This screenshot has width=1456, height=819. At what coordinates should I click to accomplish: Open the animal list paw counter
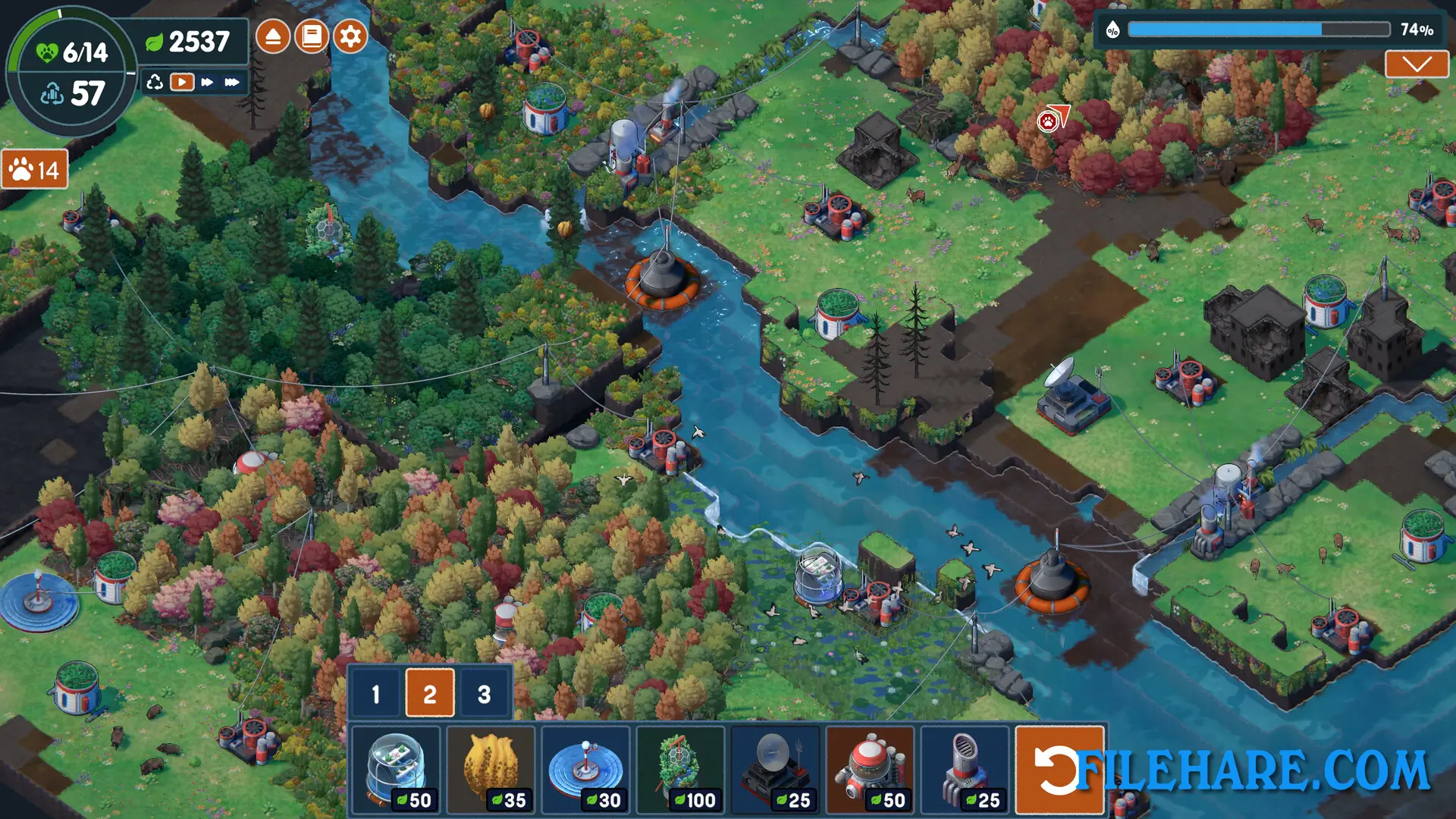tap(33, 170)
